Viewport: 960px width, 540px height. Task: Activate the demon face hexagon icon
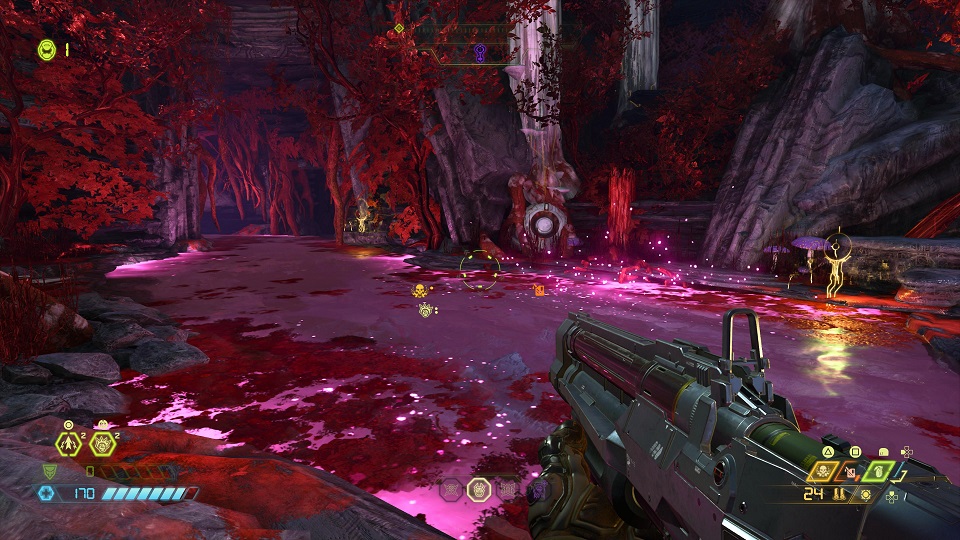pyautogui.click(x=101, y=443)
